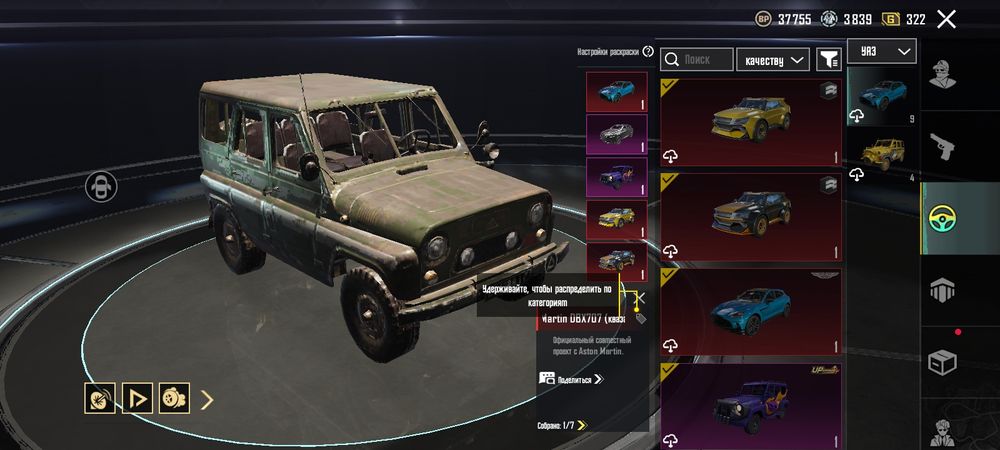Viewport: 1000px width, 450px height.
Task: Open the Собрано 1/7 collection link
Action: tap(561, 425)
